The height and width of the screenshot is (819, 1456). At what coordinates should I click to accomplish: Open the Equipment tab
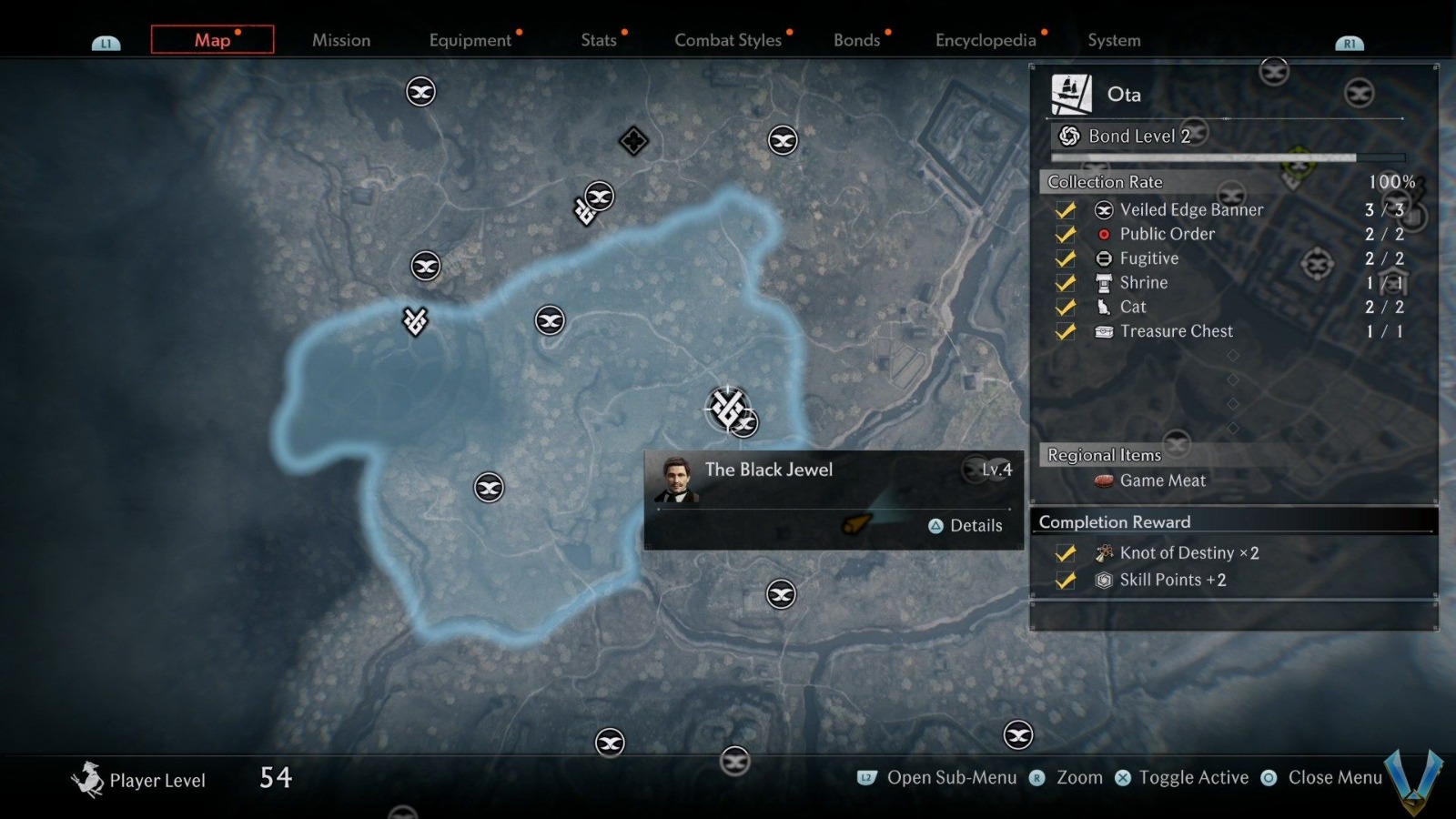tap(470, 40)
